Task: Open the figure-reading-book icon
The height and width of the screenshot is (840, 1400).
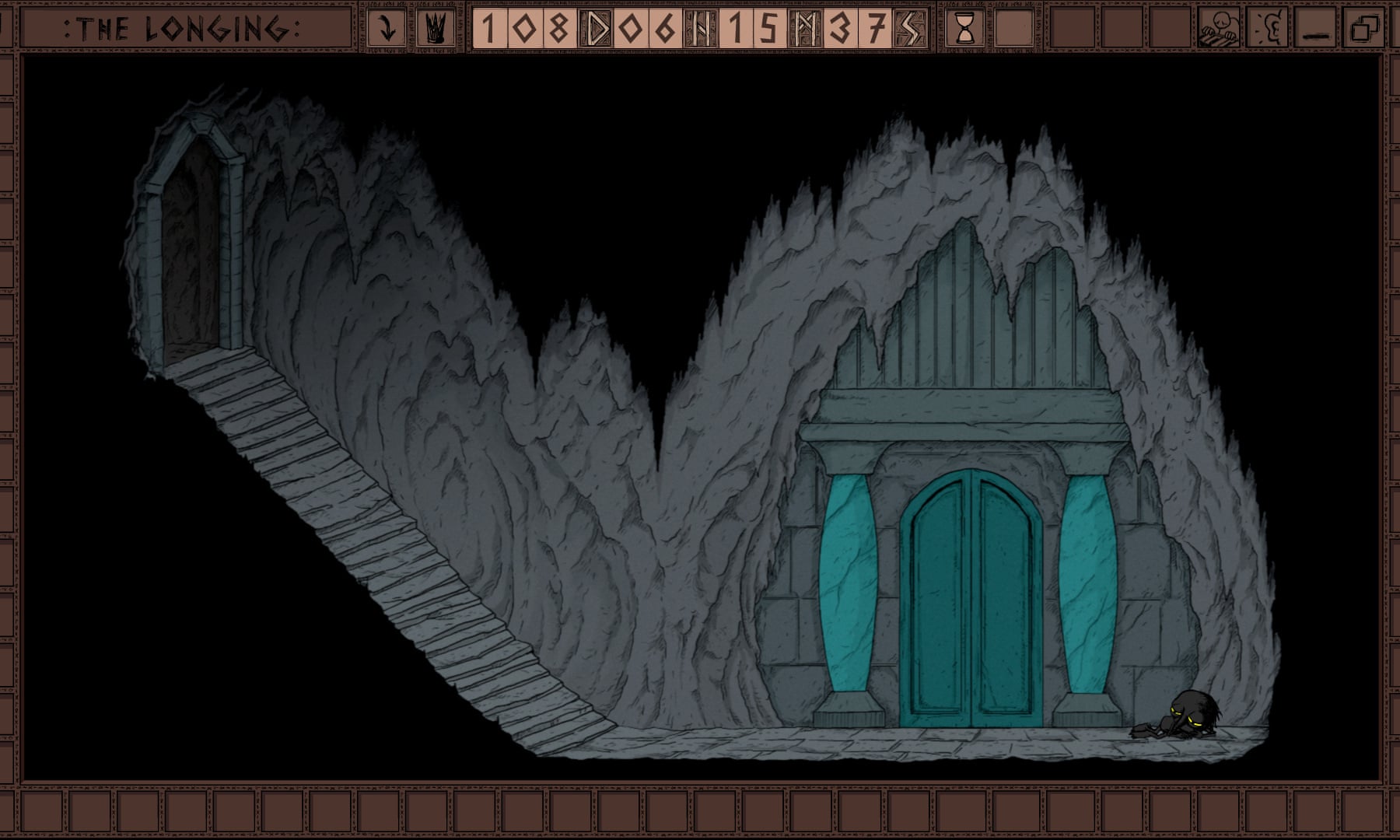Action: pyautogui.click(x=1218, y=30)
